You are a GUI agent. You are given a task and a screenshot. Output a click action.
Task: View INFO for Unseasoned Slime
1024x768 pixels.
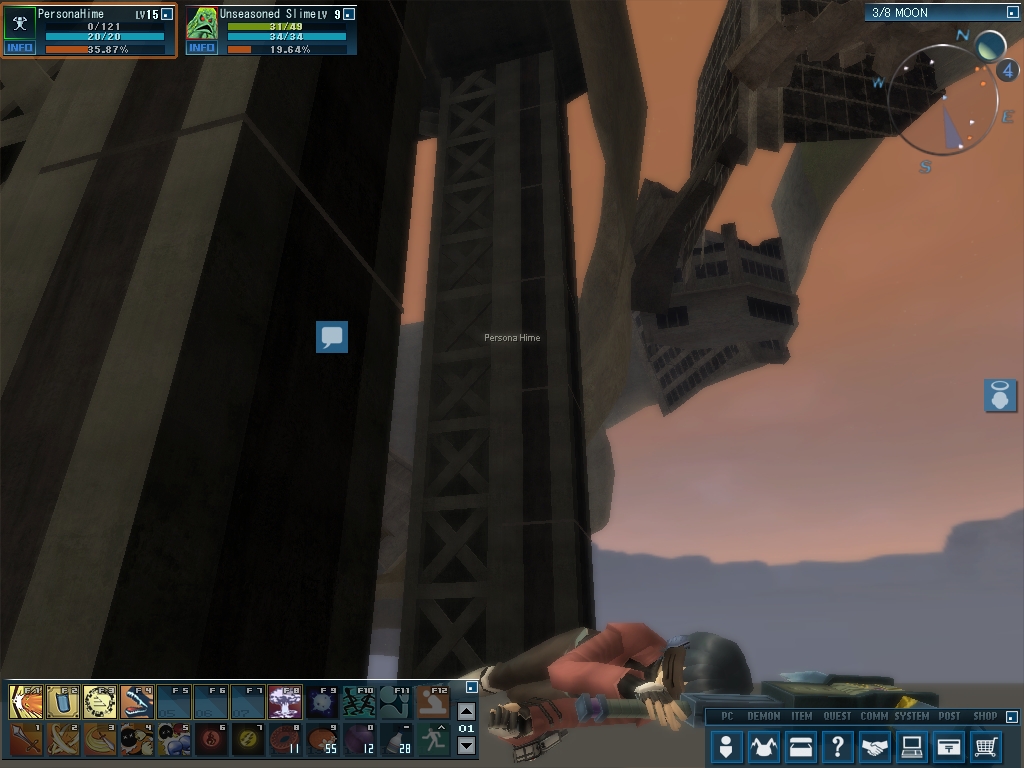click(201, 48)
